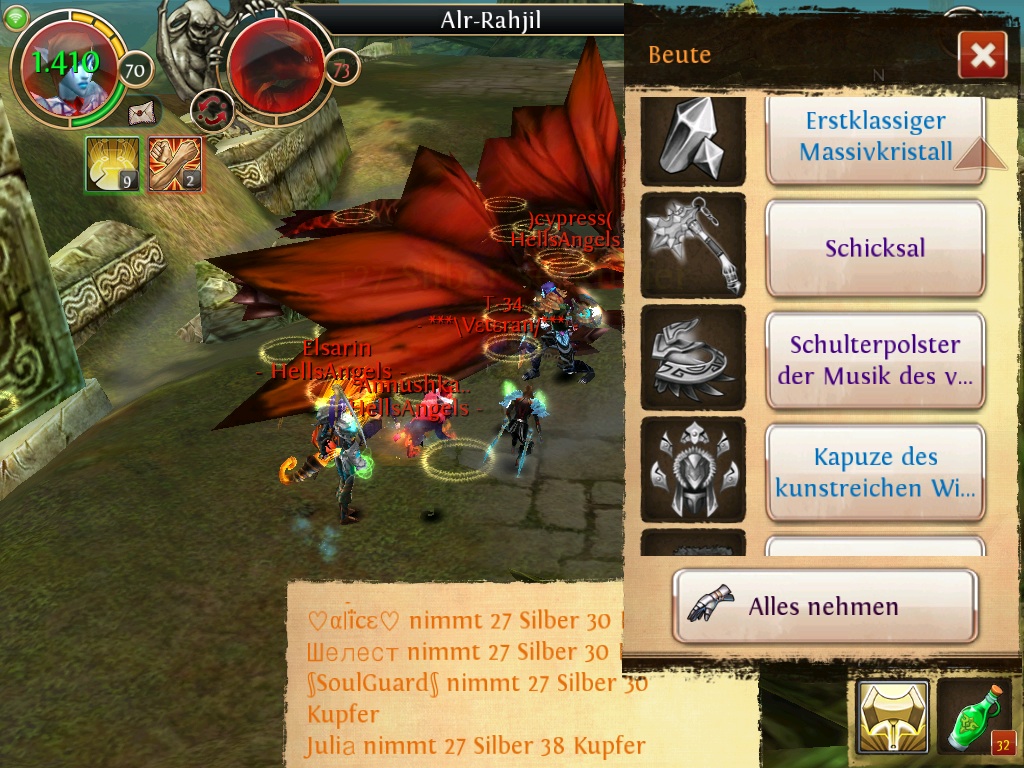The width and height of the screenshot is (1024, 768).
Task: Open the mail envelope icon
Action: pos(143,111)
